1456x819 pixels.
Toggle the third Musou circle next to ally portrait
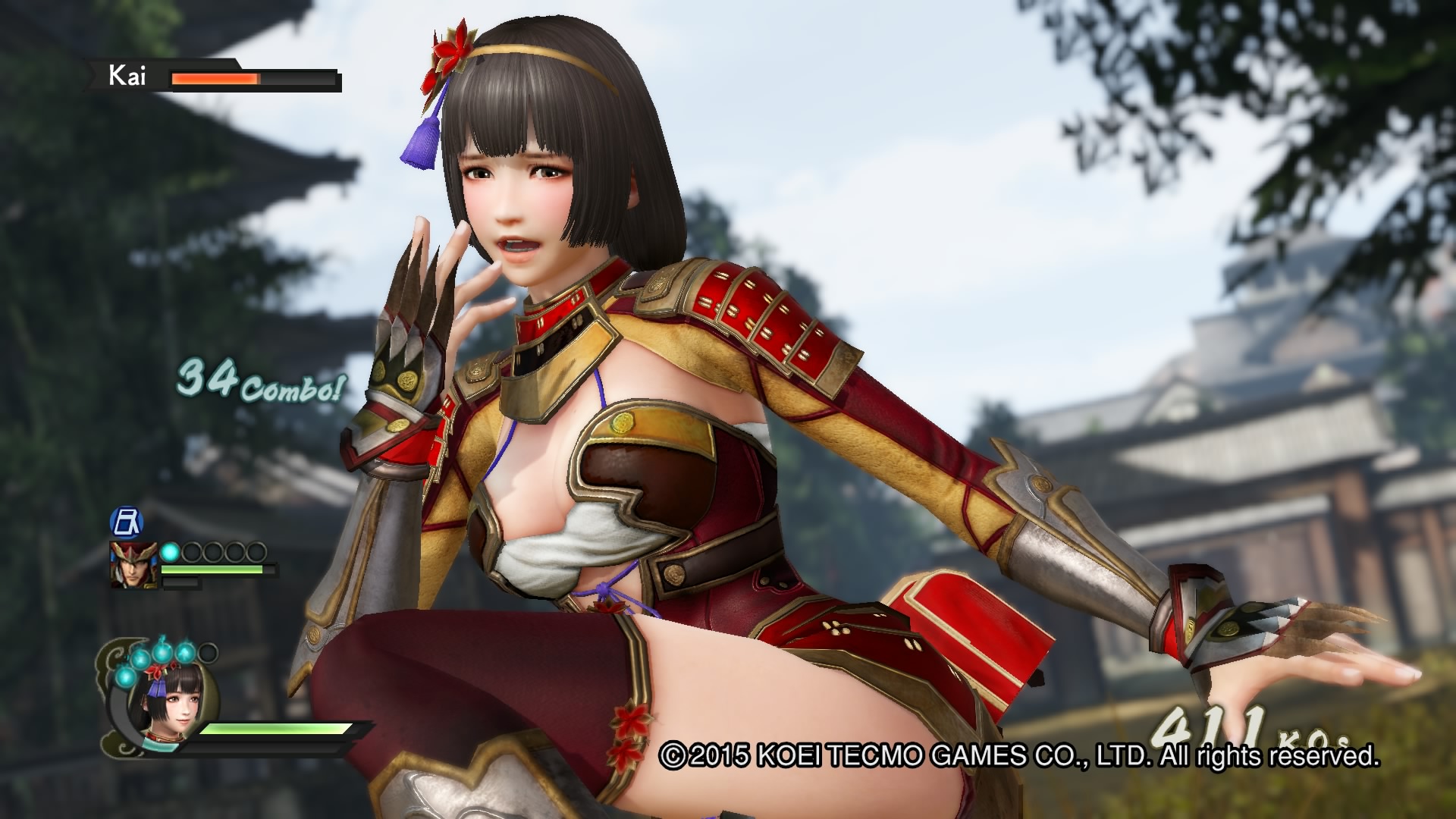(x=213, y=552)
